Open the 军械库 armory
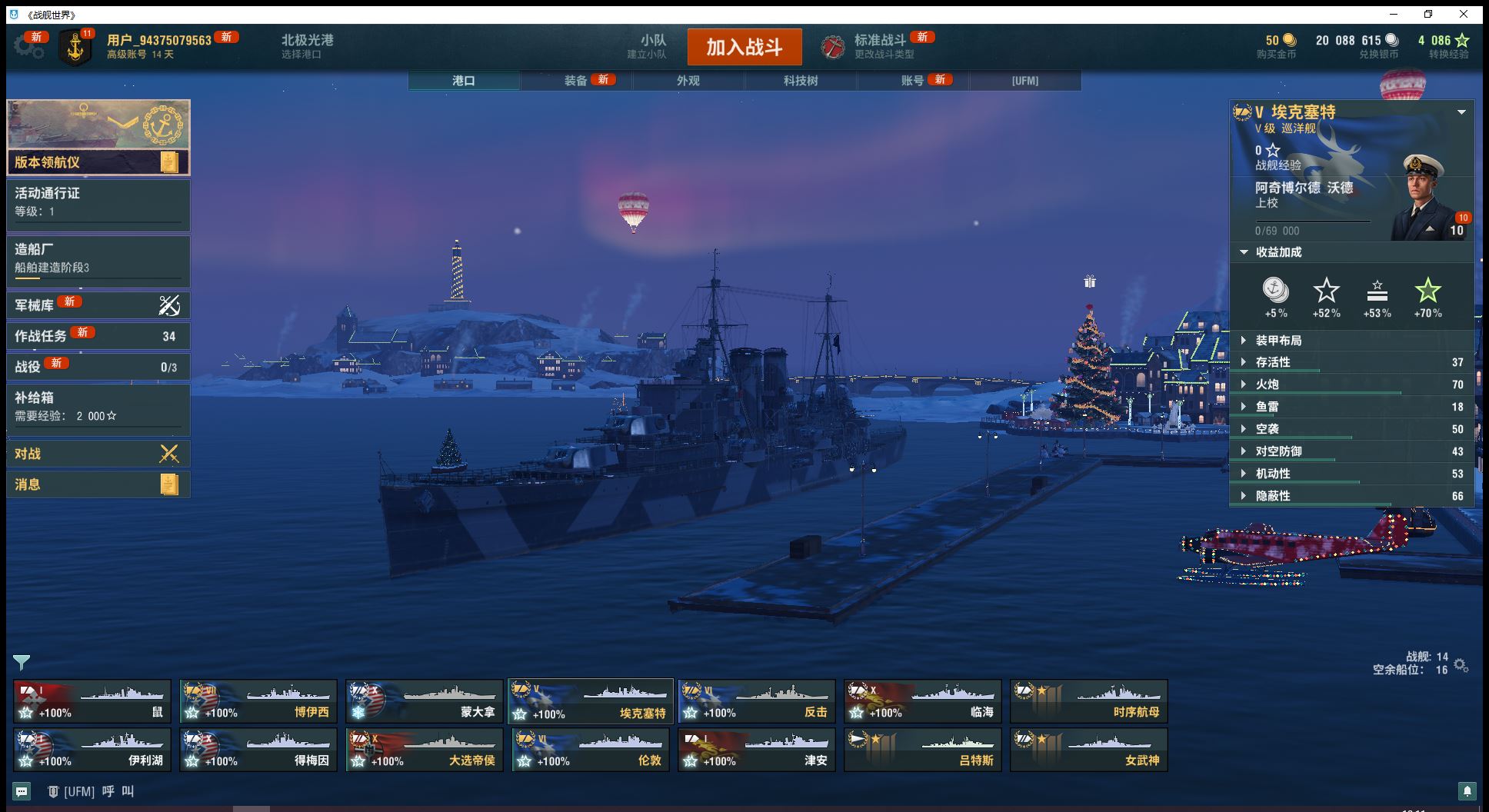Image resolution: width=1489 pixels, height=812 pixels. tap(98, 305)
